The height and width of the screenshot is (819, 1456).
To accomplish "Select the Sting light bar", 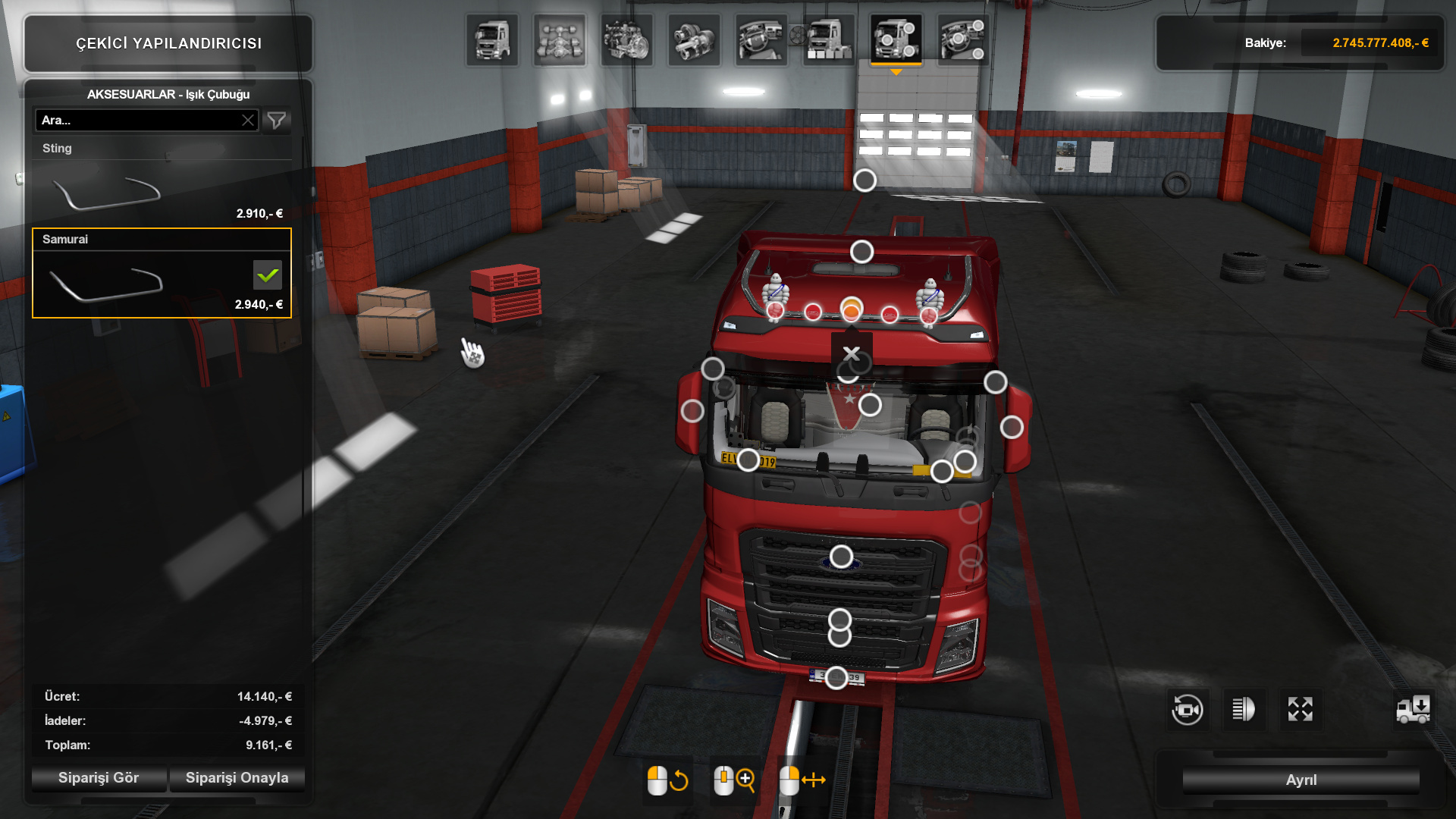I will click(x=162, y=184).
